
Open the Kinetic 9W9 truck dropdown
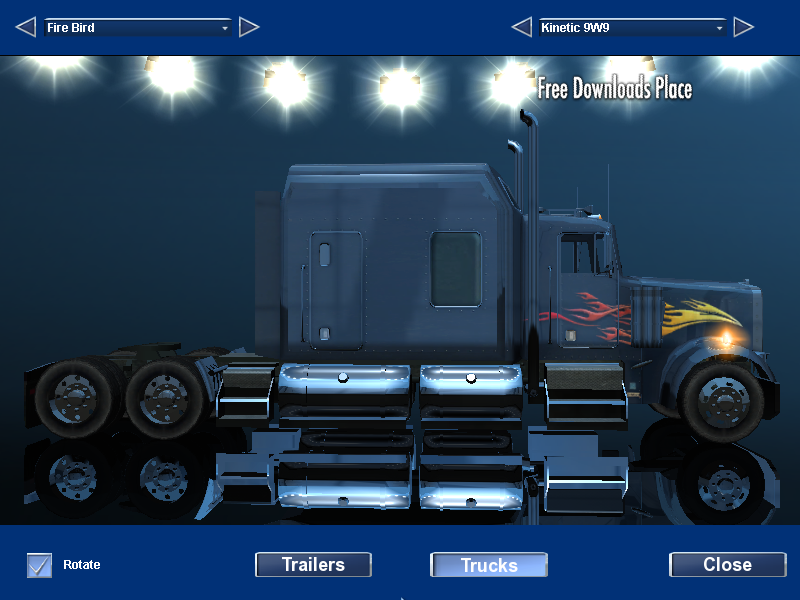click(x=632, y=28)
